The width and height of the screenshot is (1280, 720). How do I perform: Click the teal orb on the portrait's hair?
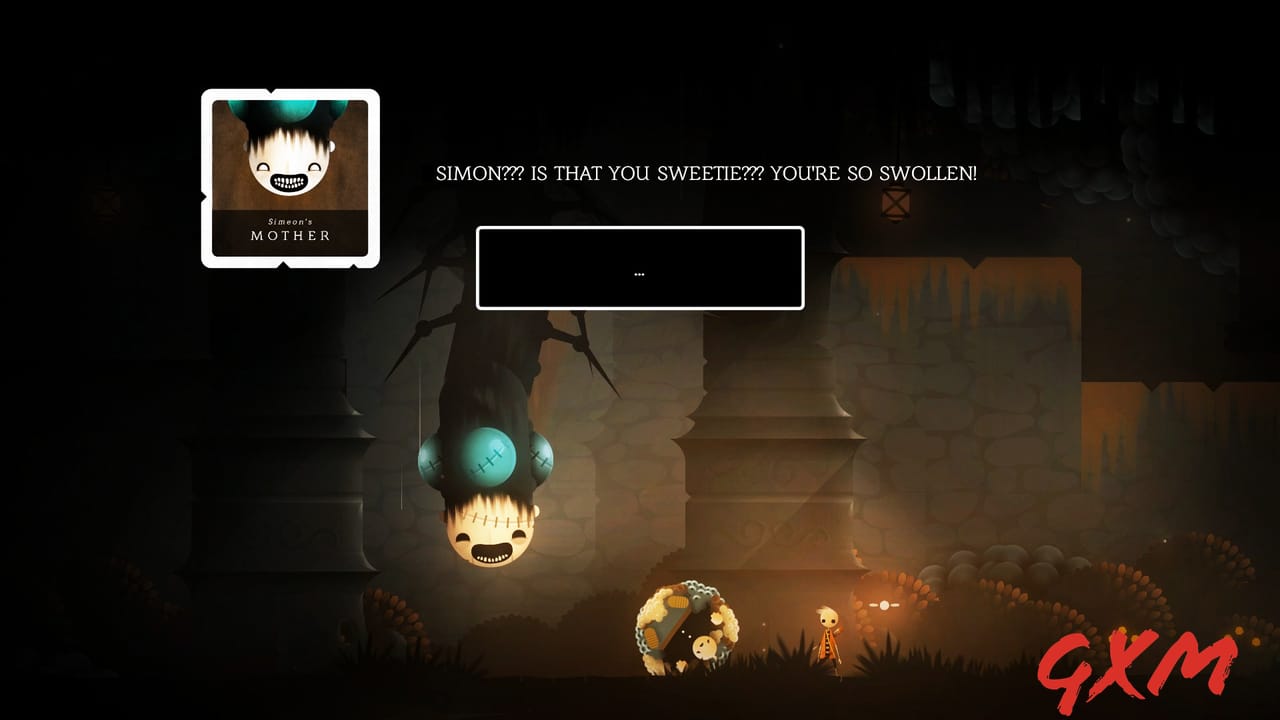click(289, 108)
